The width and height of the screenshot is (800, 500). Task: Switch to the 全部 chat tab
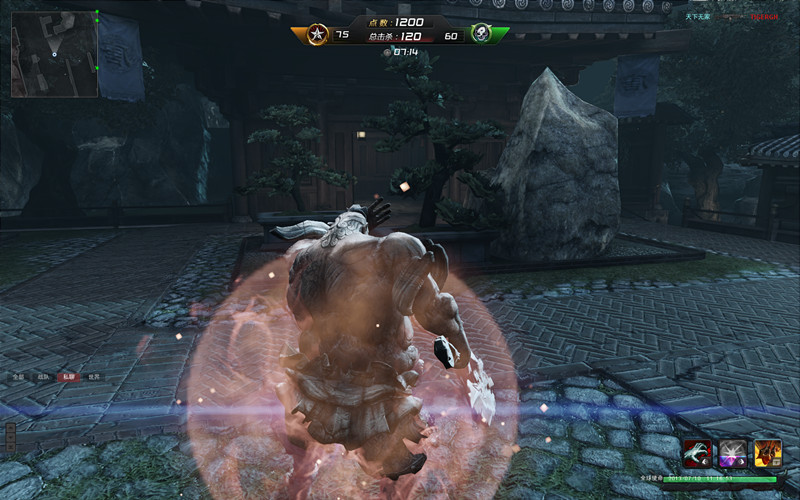click(x=18, y=377)
